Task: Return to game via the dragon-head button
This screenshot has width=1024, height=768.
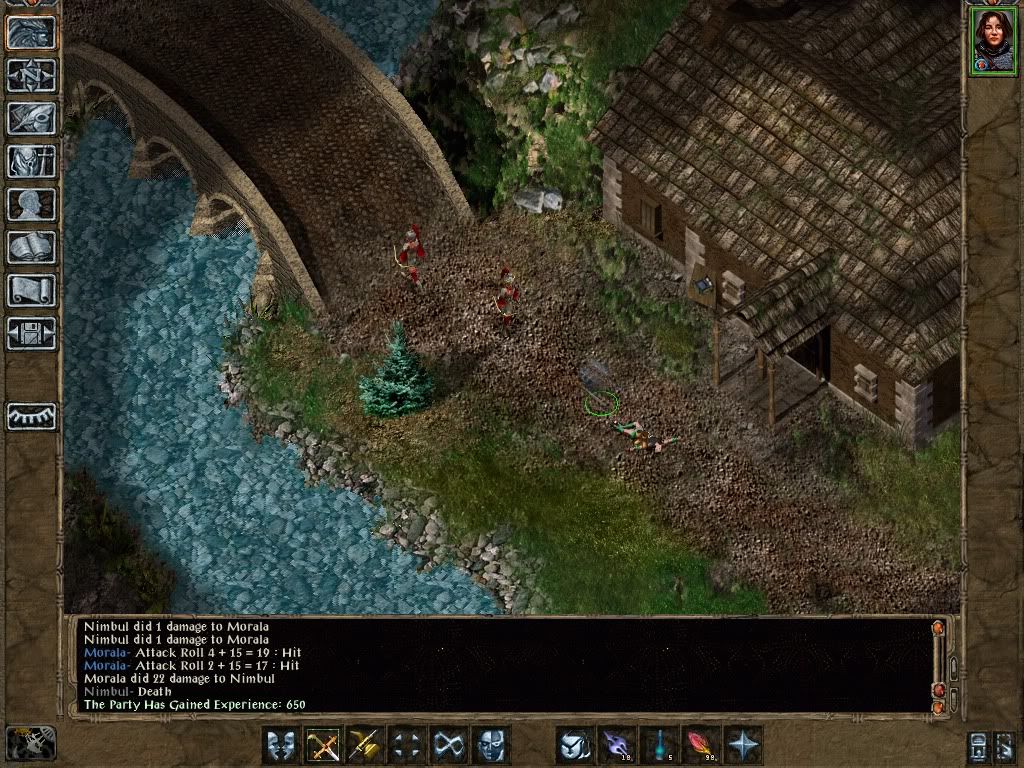Action: (x=31, y=33)
